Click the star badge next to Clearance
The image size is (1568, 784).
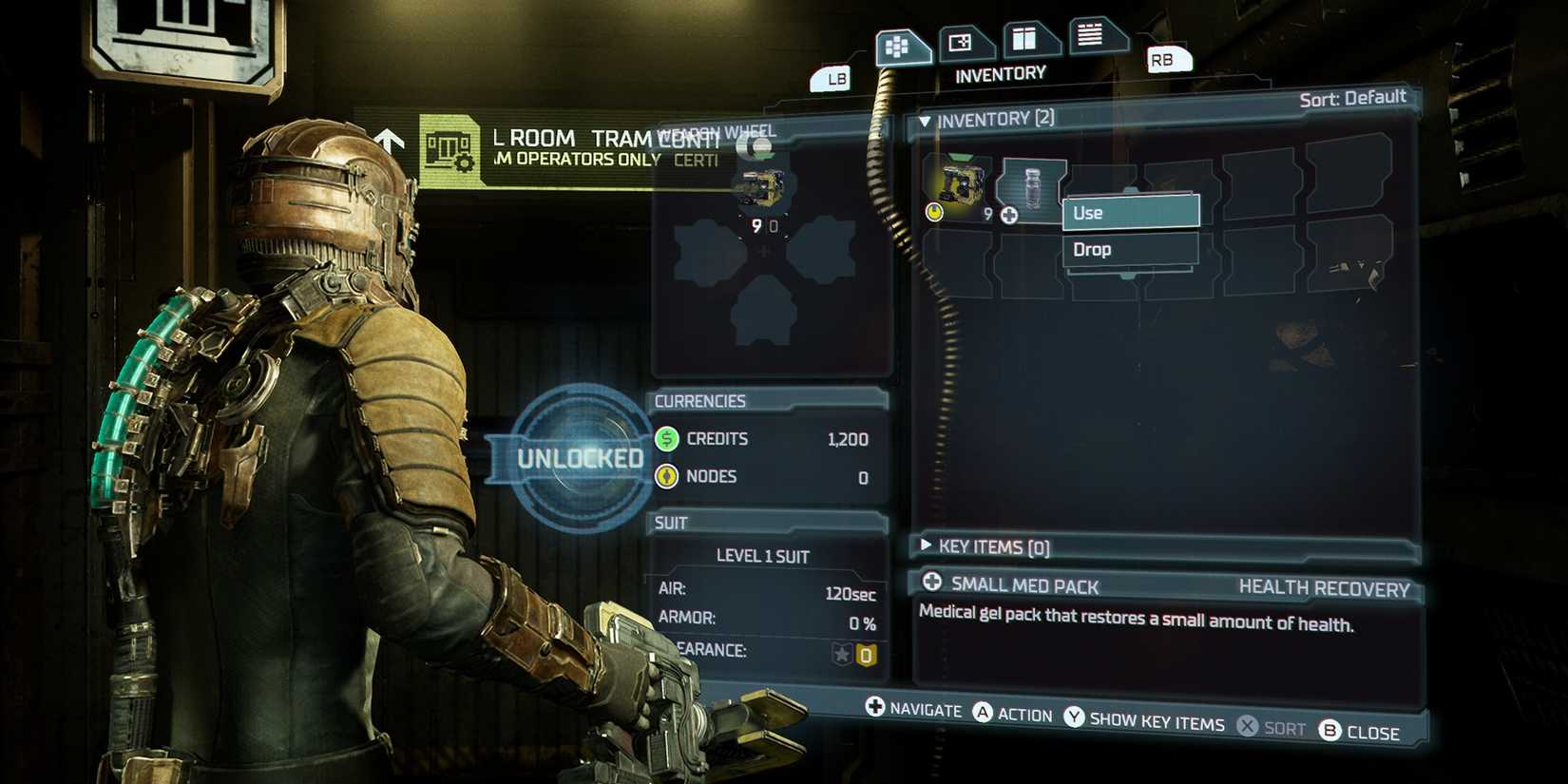coord(843,652)
